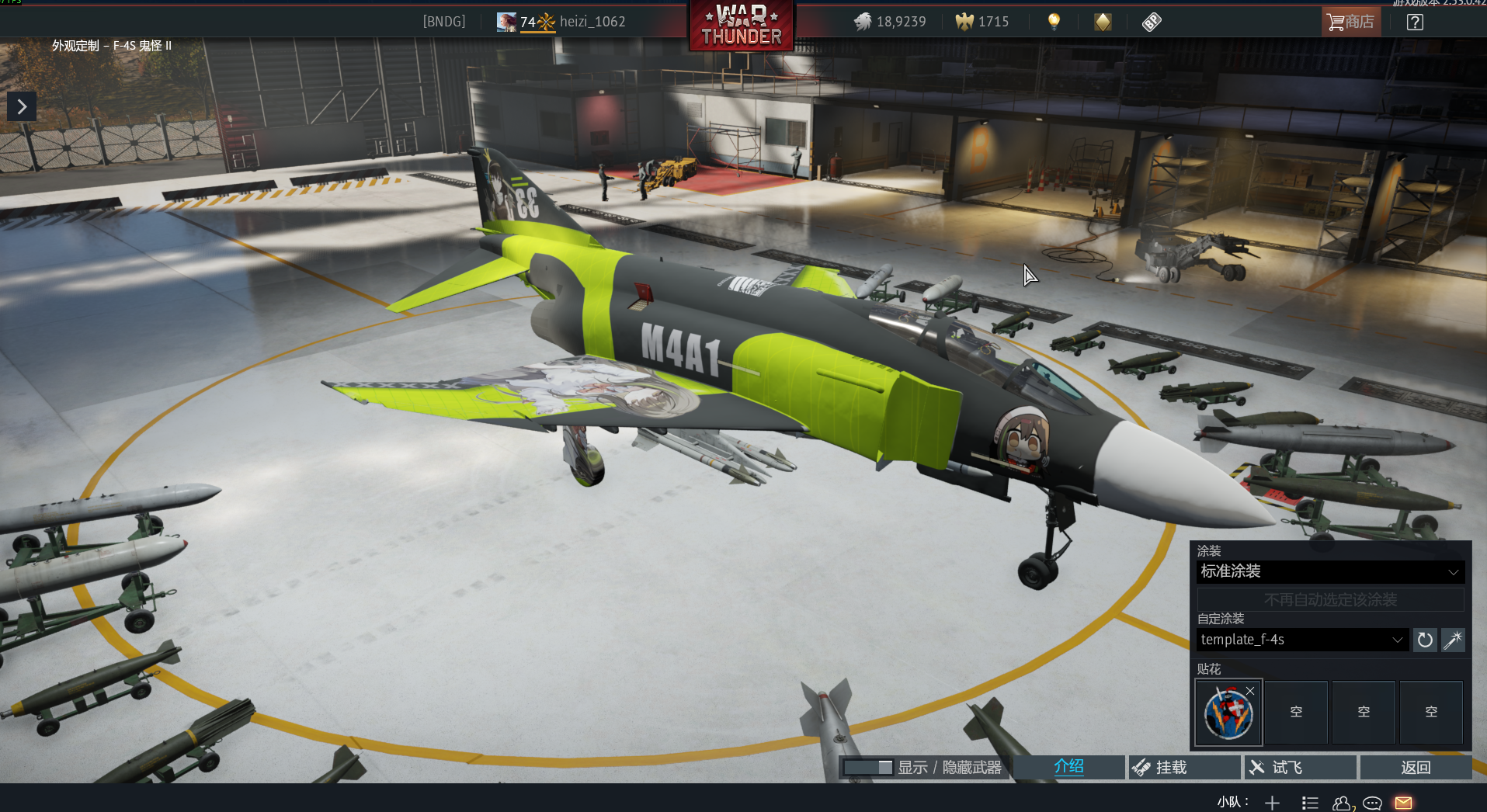Click the light bulb icon

click(x=1054, y=22)
